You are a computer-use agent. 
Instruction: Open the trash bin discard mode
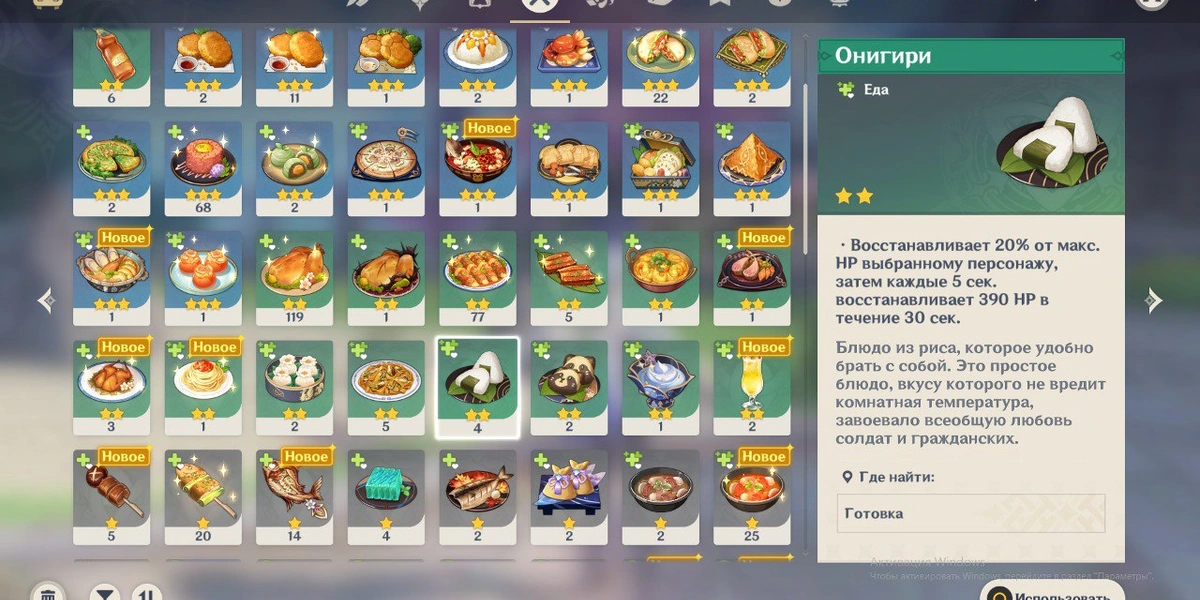[47, 593]
